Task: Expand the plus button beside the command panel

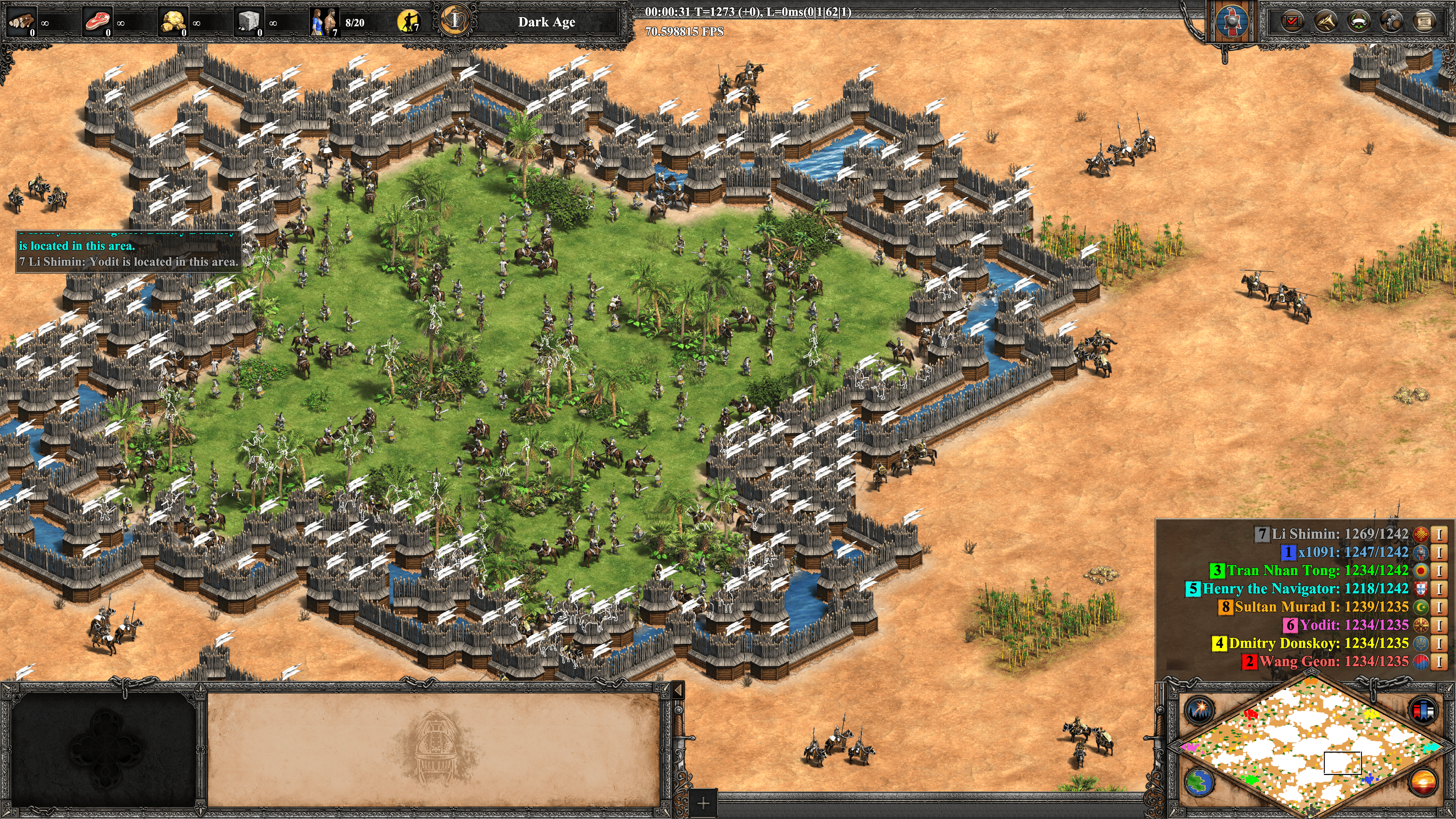Action: 703,803
